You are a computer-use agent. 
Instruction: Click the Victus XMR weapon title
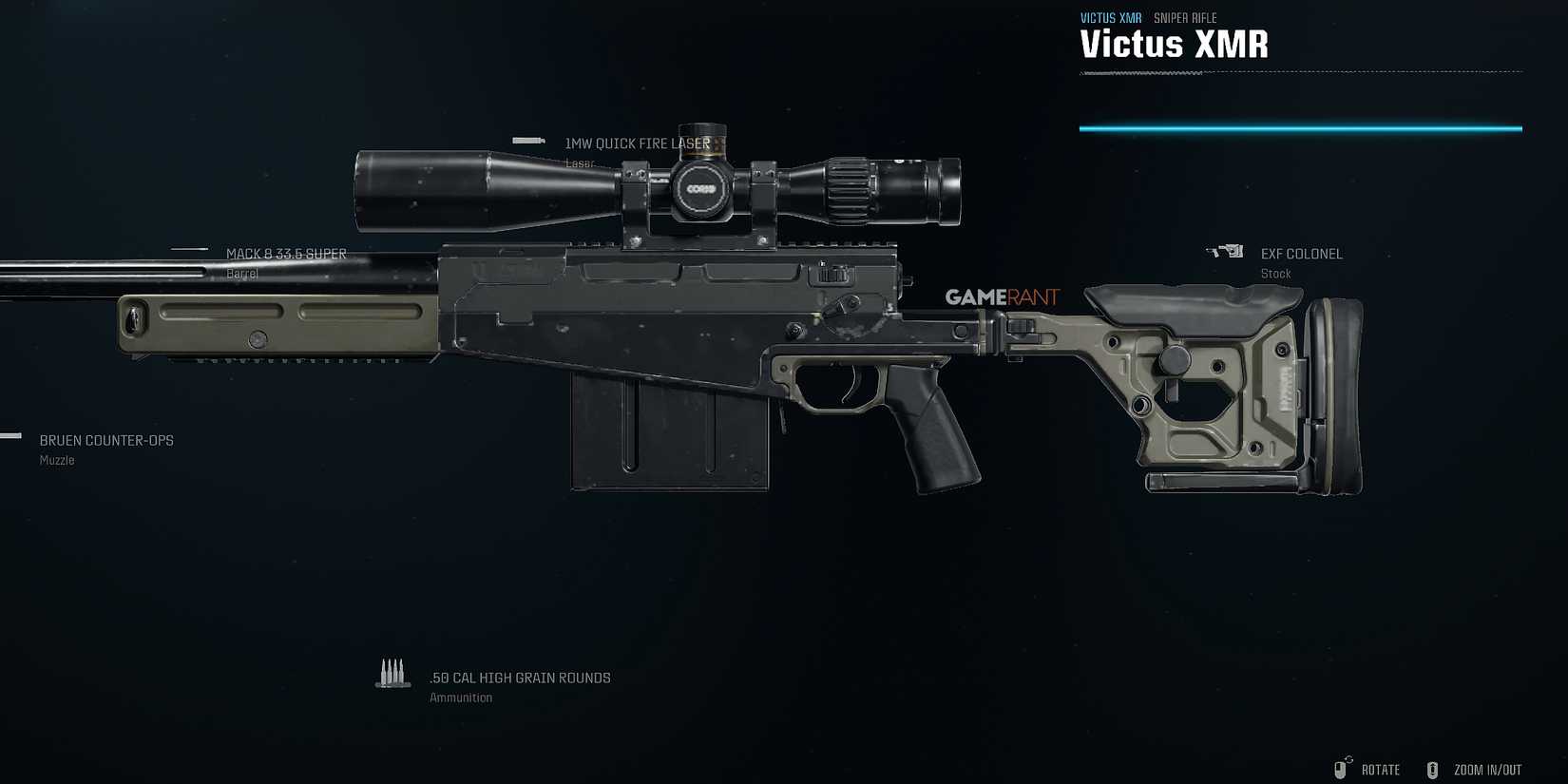1174,44
